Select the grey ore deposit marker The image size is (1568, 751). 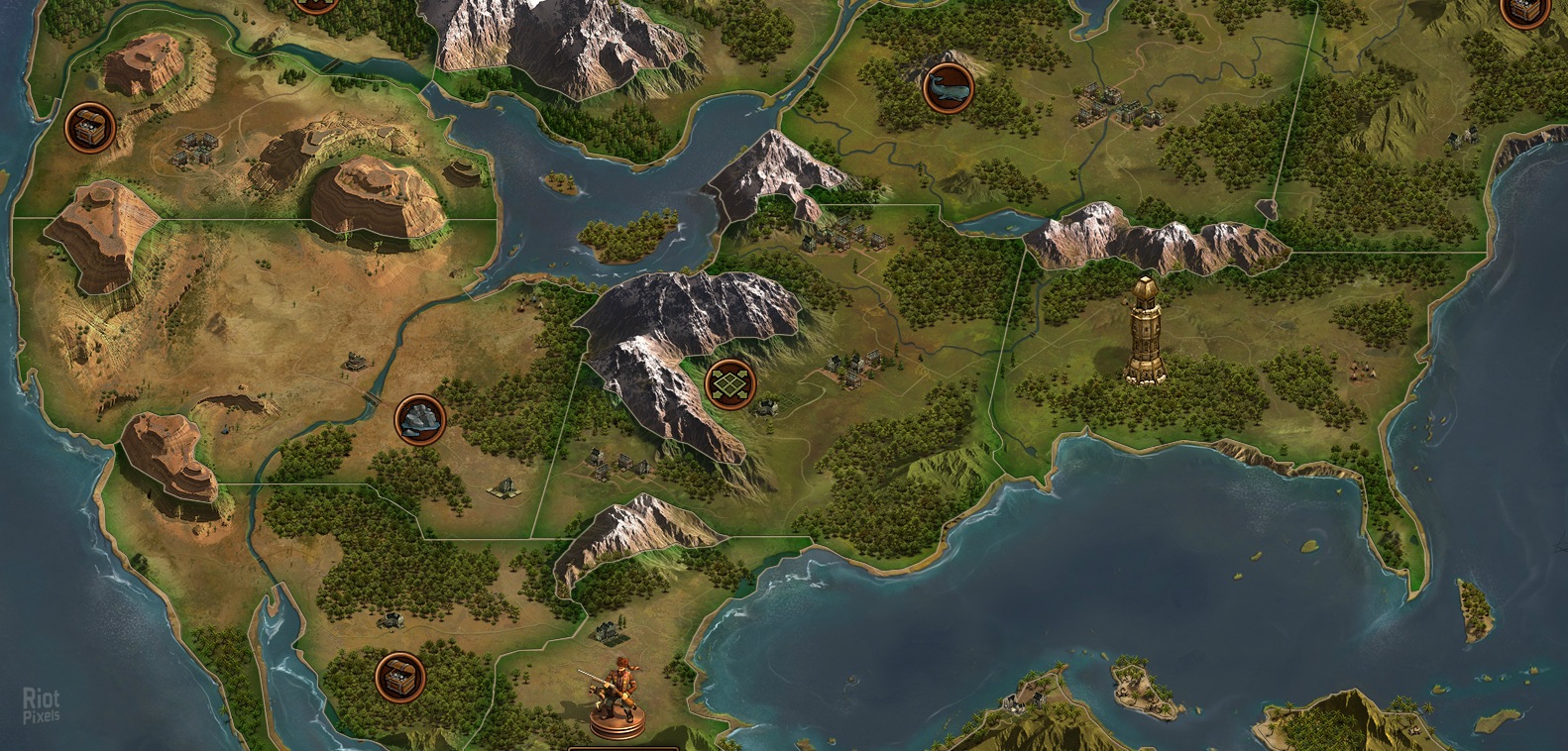point(419,419)
